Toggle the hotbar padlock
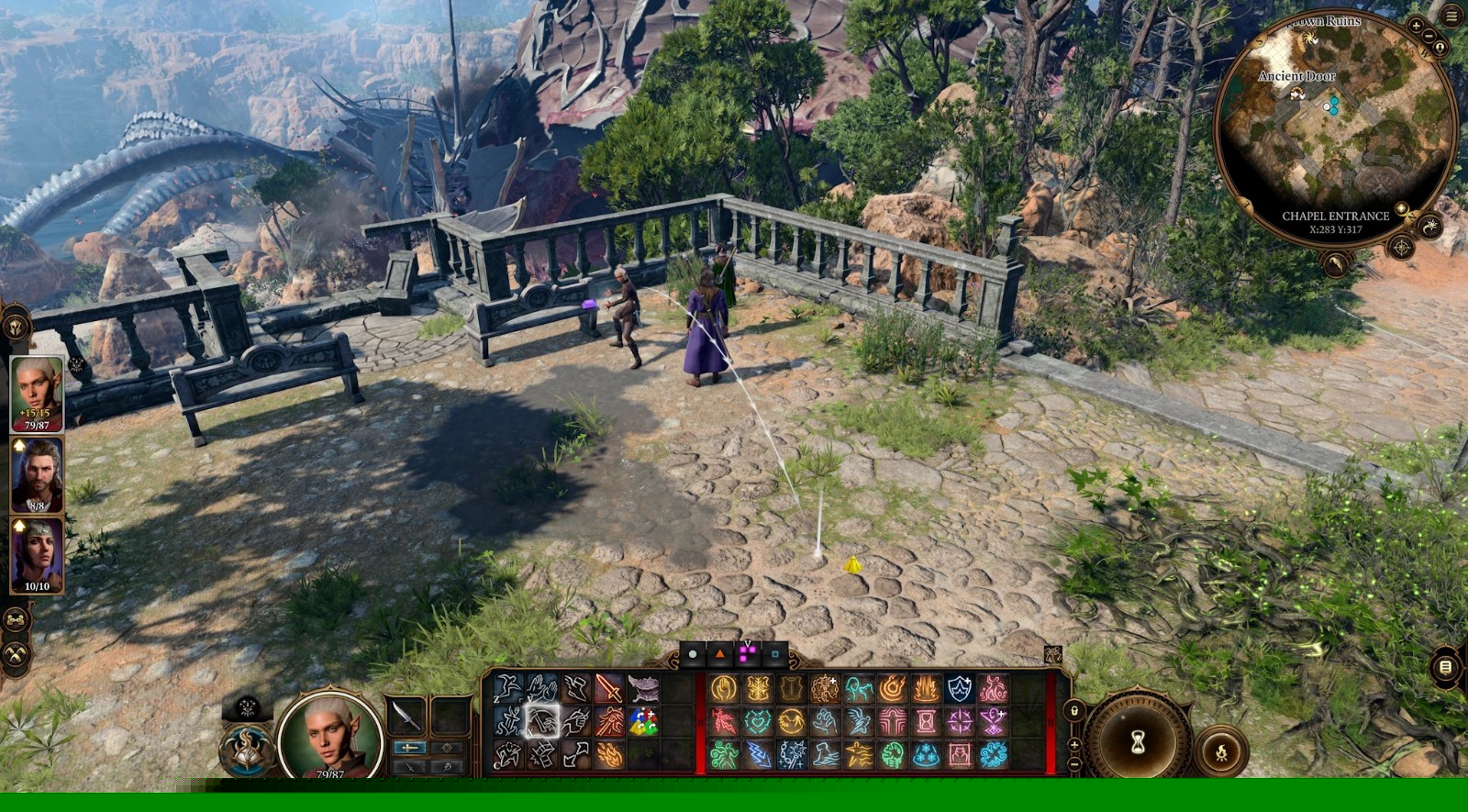Image resolution: width=1468 pixels, height=812 pixels. [1074, 711]
